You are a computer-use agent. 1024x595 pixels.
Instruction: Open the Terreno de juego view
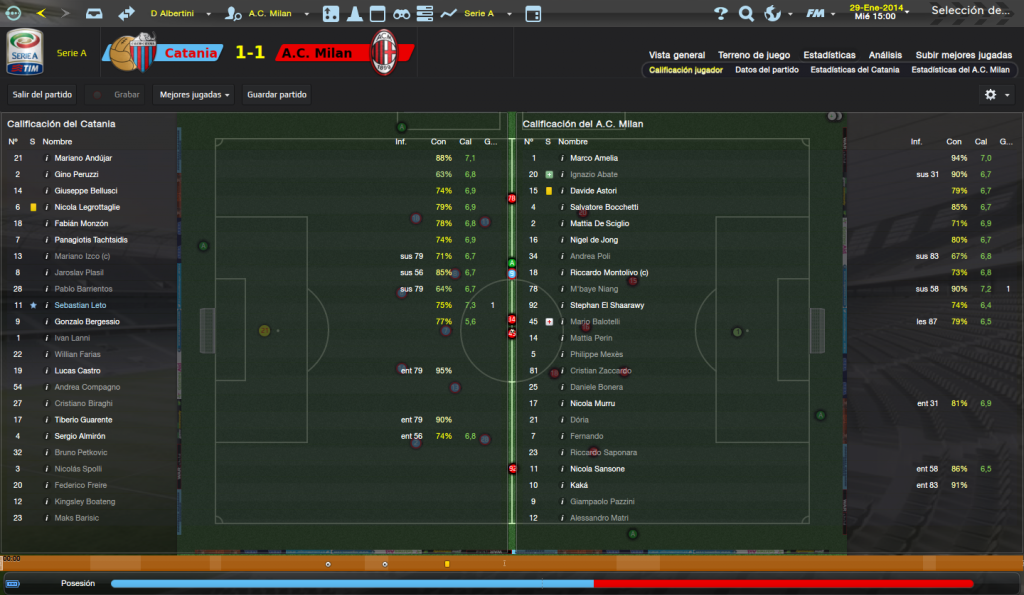754,55
